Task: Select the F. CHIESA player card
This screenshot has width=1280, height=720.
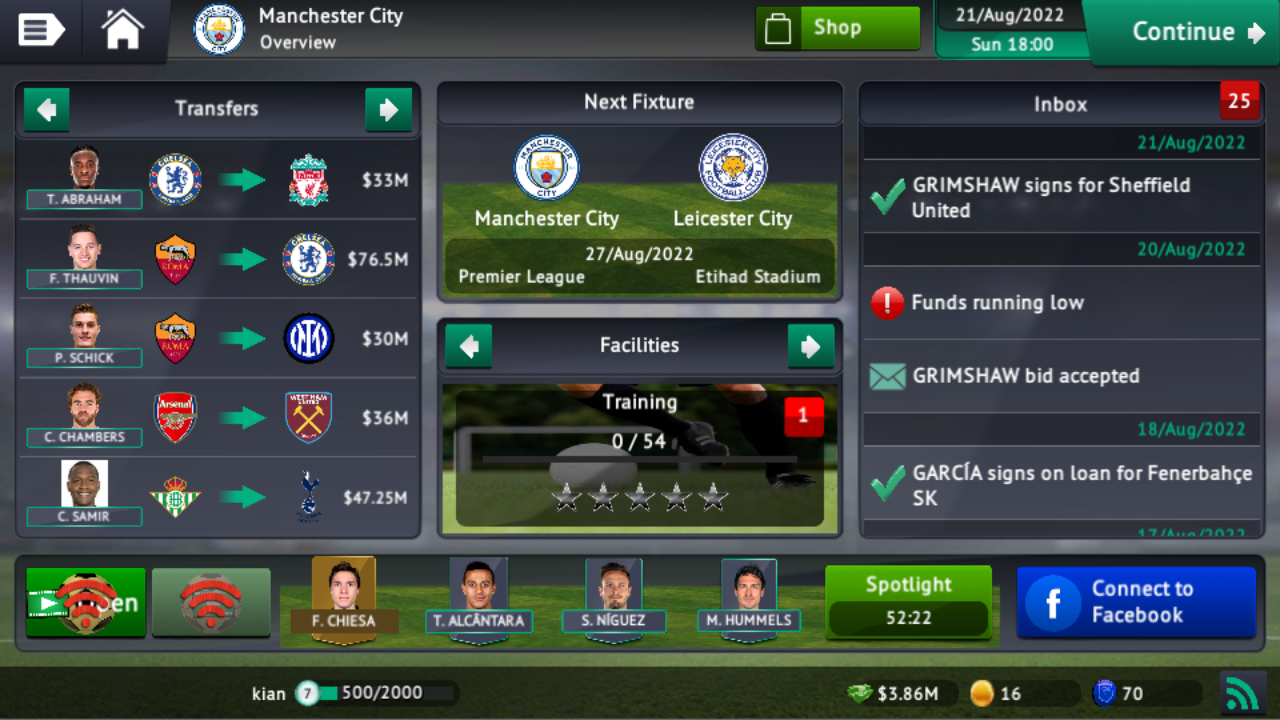Action: click(x=343, y=598)
